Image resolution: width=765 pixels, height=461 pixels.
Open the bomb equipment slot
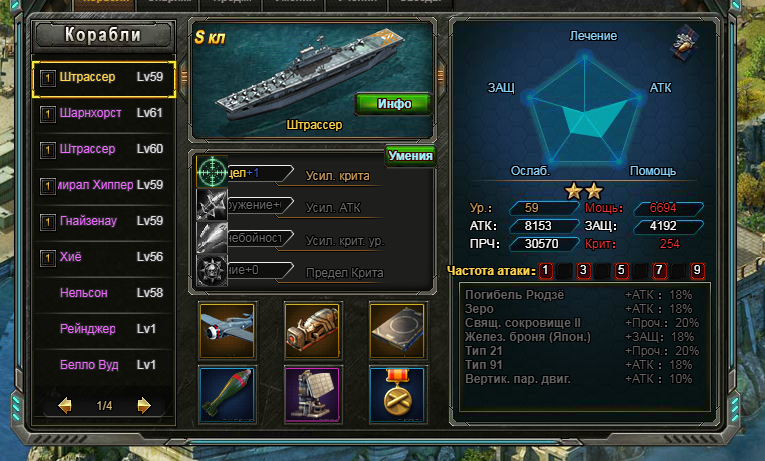tap(224, 391)
